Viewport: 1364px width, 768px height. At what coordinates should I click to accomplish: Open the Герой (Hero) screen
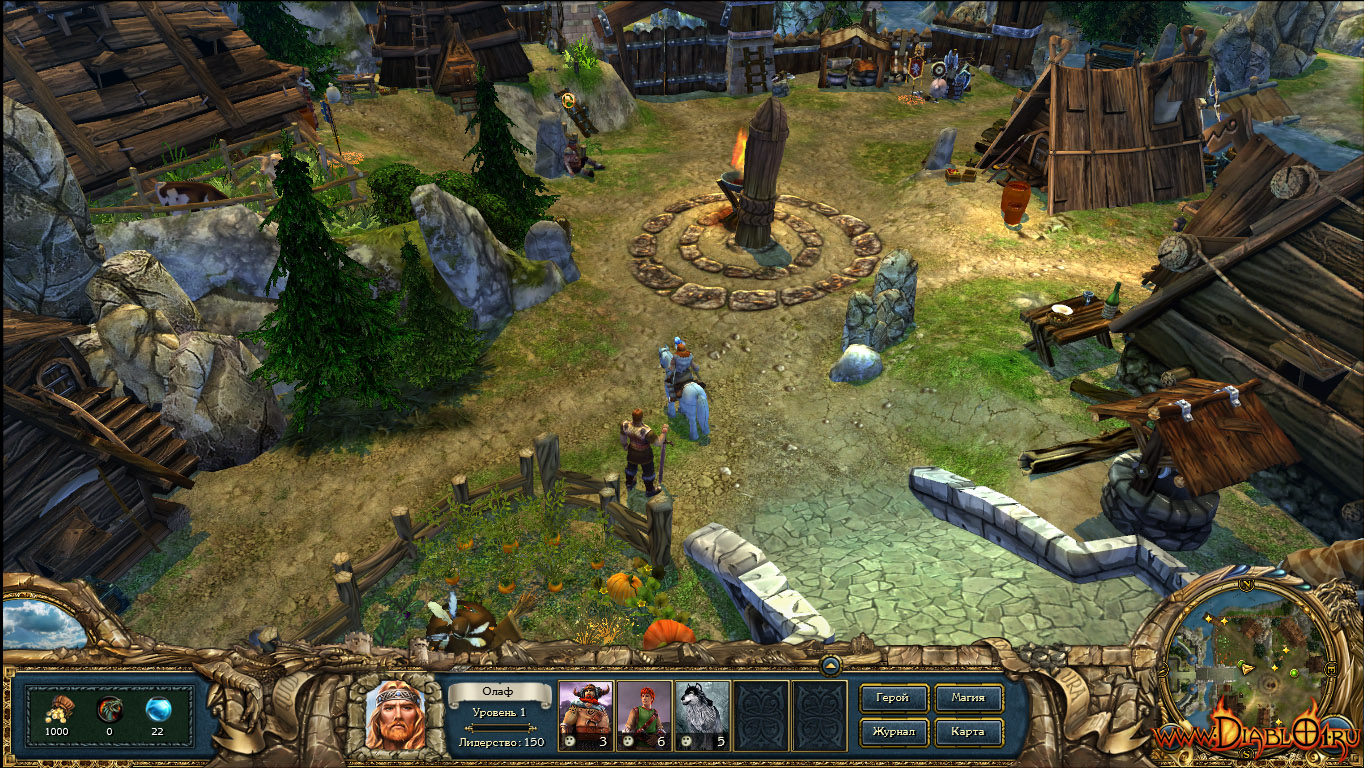(893, 697)
